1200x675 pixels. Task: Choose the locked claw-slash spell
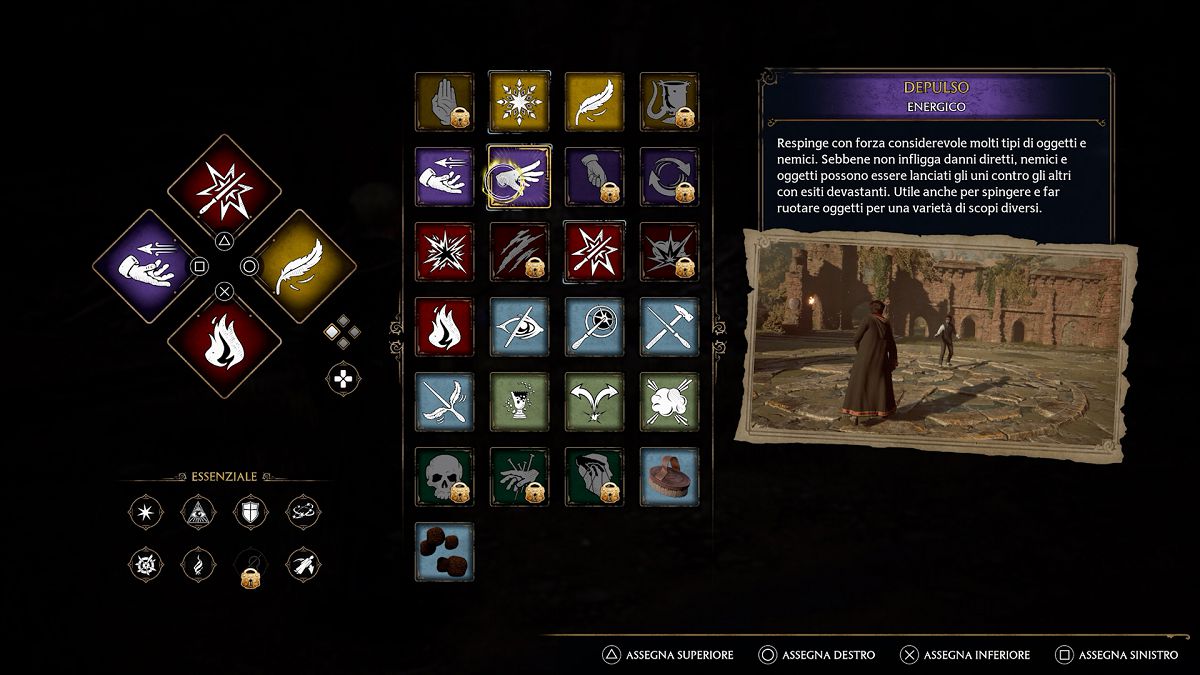519,252
